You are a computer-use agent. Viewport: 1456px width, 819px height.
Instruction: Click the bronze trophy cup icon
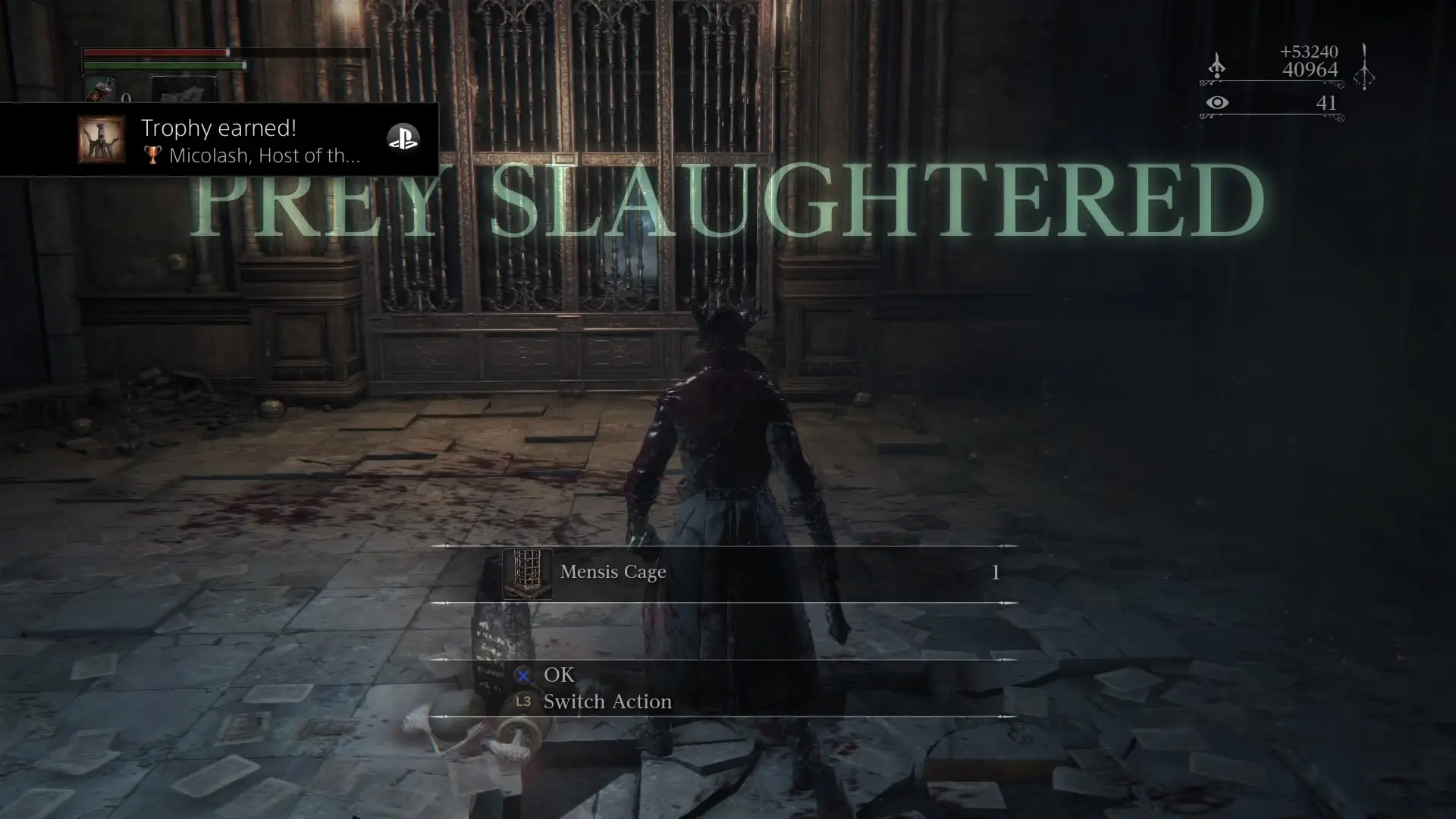point(154,156)
